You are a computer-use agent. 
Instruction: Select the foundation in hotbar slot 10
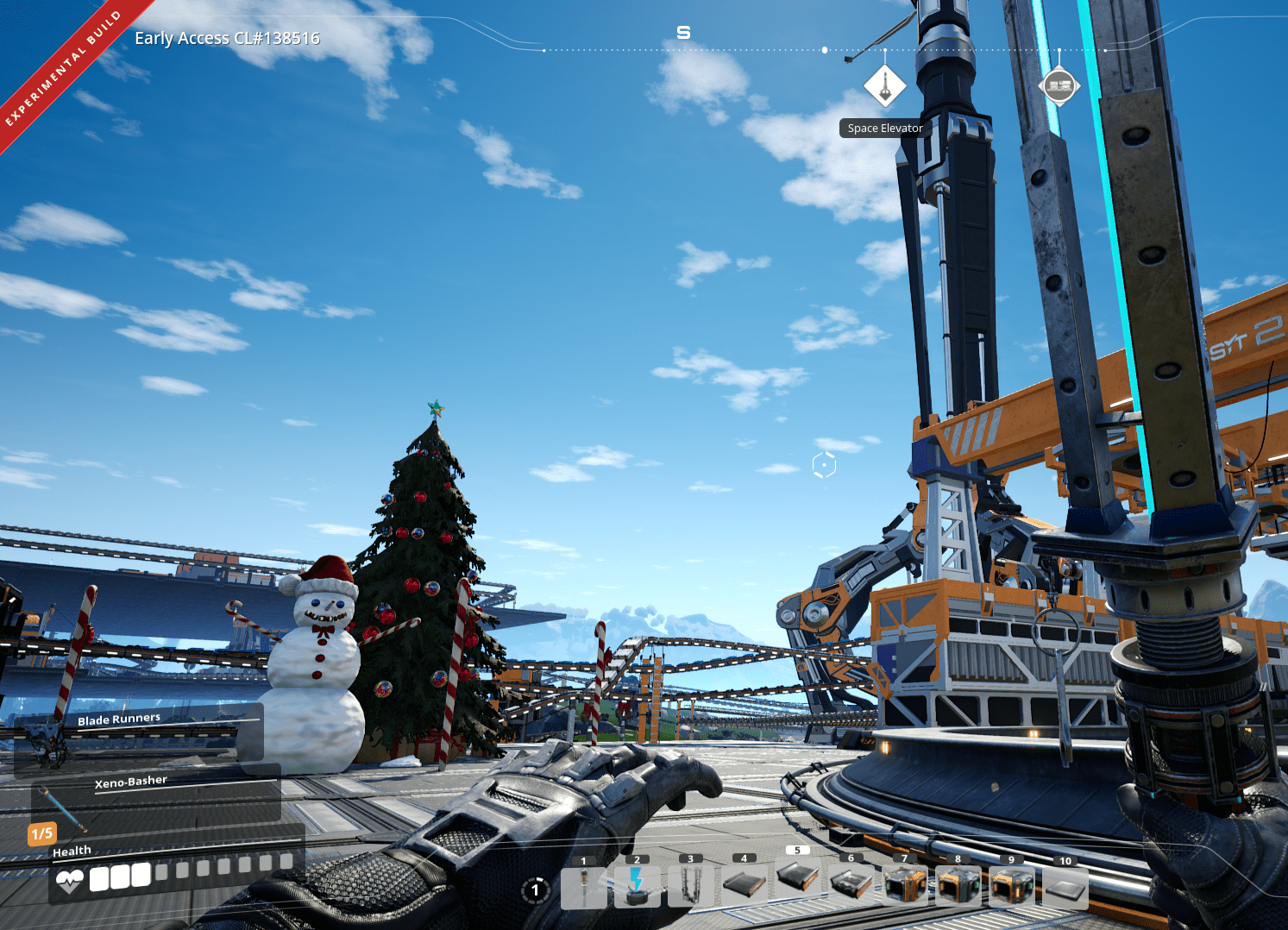(x=1065, y=887)
